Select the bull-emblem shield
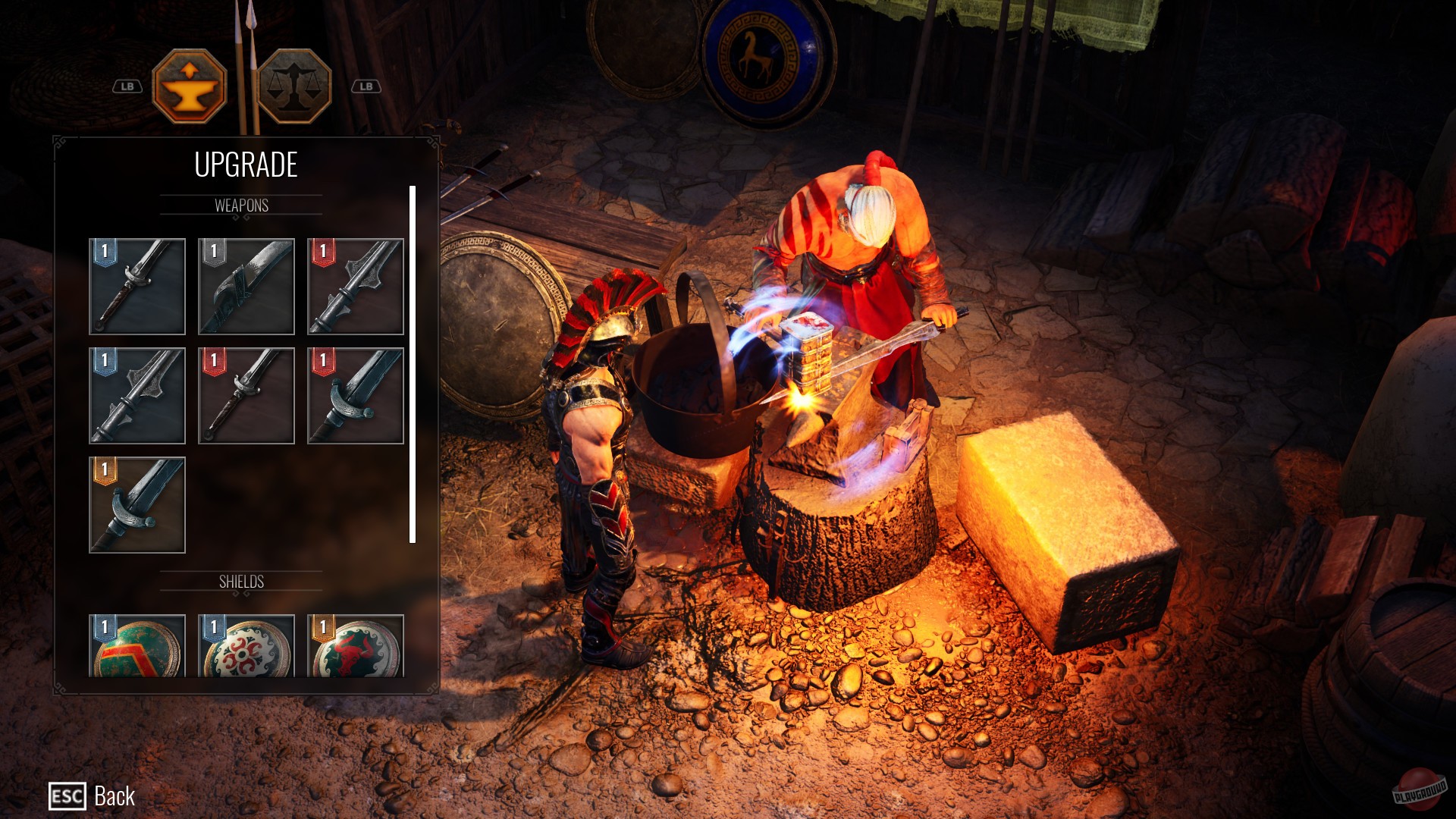The width and height of the screenshot is (1456, 819). [356, 650]
